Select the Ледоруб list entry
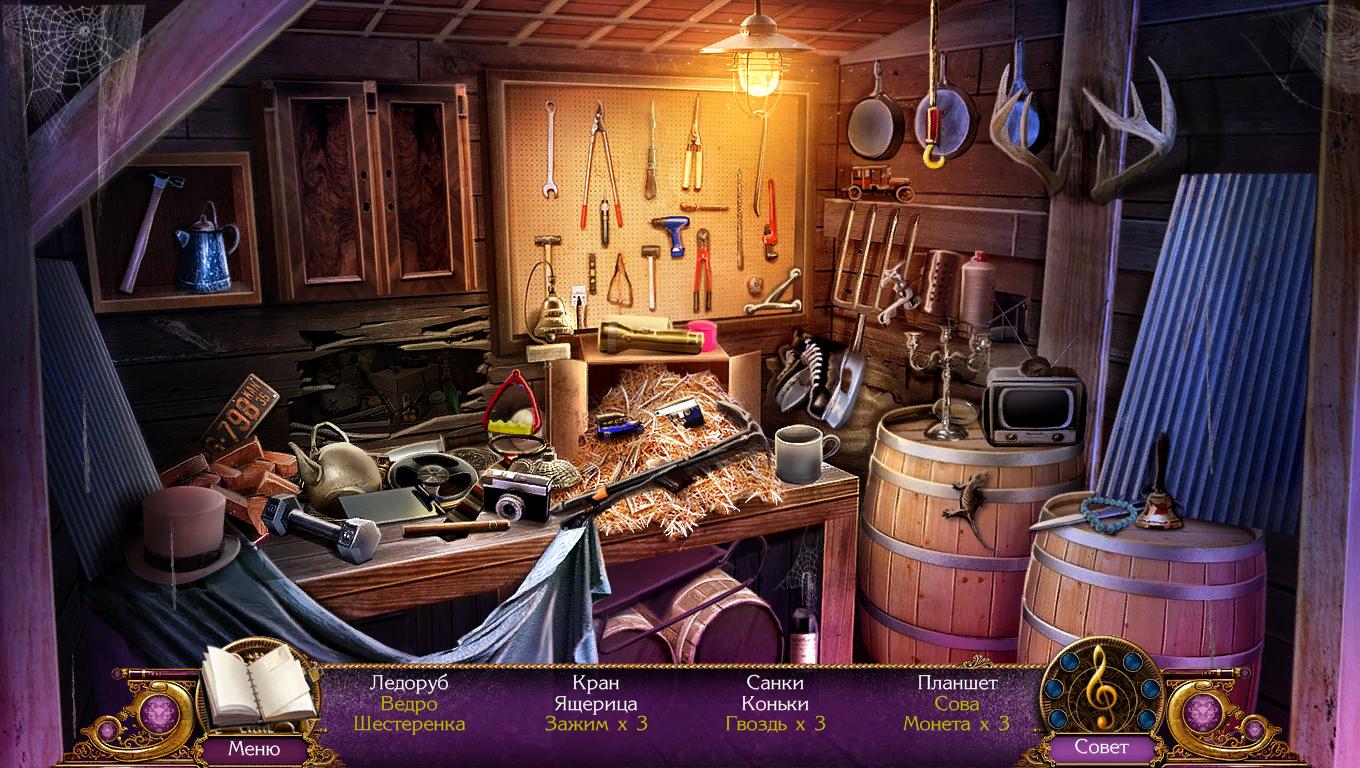 409,683
